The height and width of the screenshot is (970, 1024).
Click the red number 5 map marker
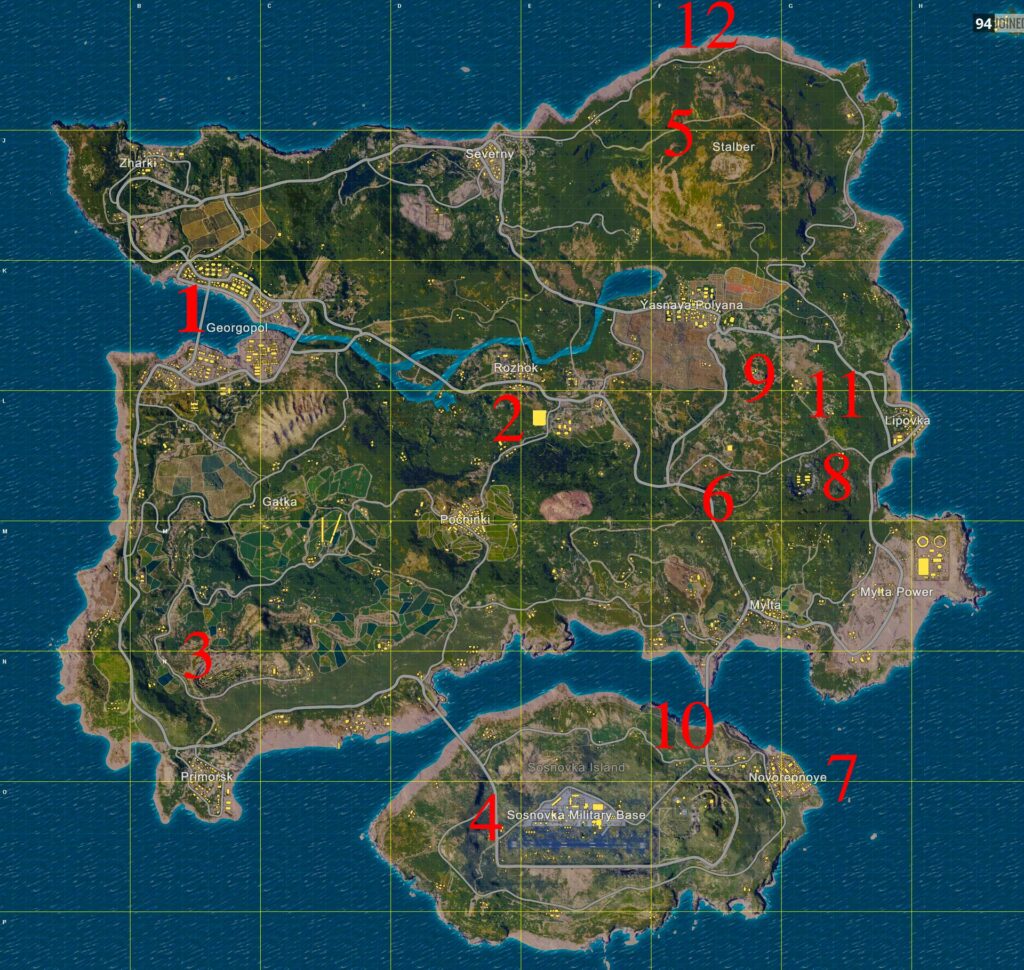pyautogui.click(x=677, y=134)
